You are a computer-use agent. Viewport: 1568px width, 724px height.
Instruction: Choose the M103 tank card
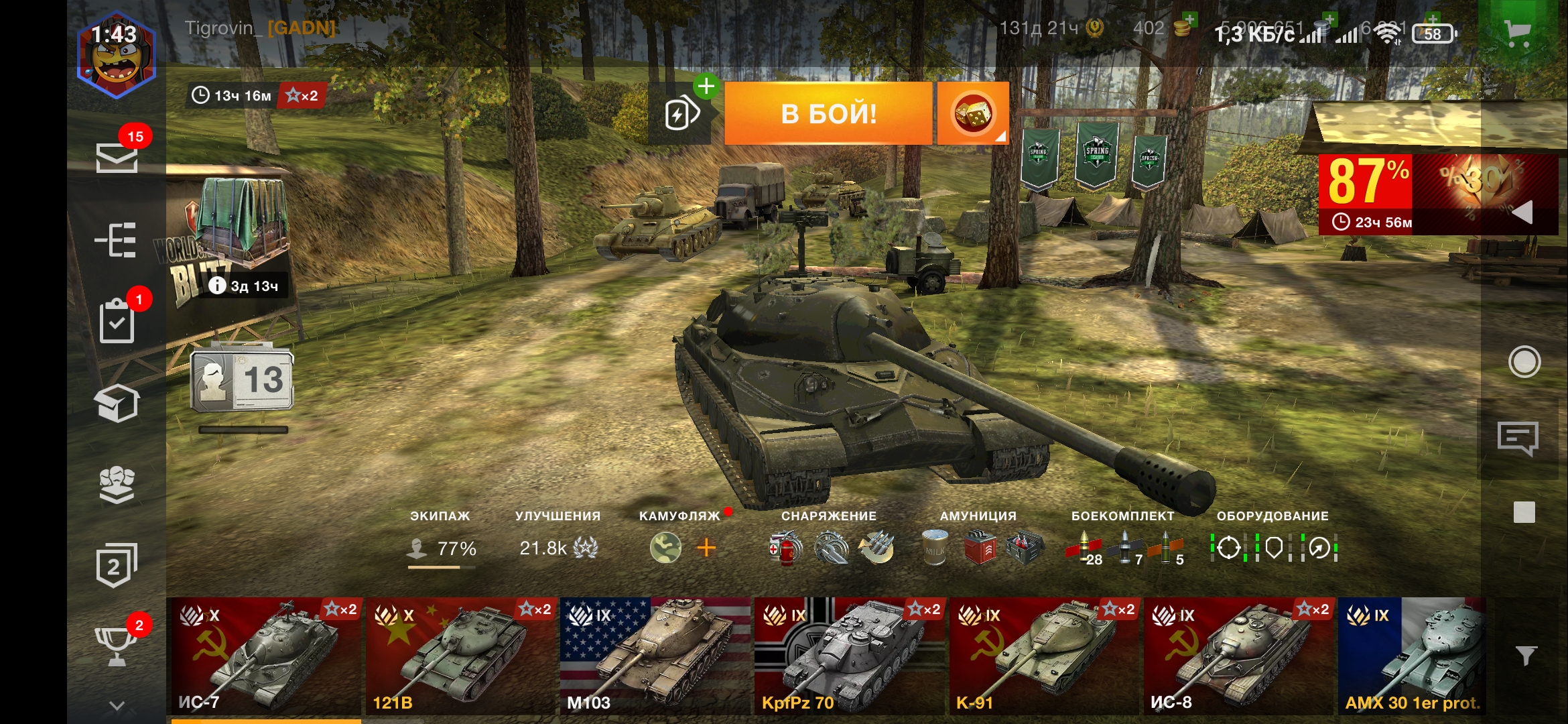tap(655, 656)
